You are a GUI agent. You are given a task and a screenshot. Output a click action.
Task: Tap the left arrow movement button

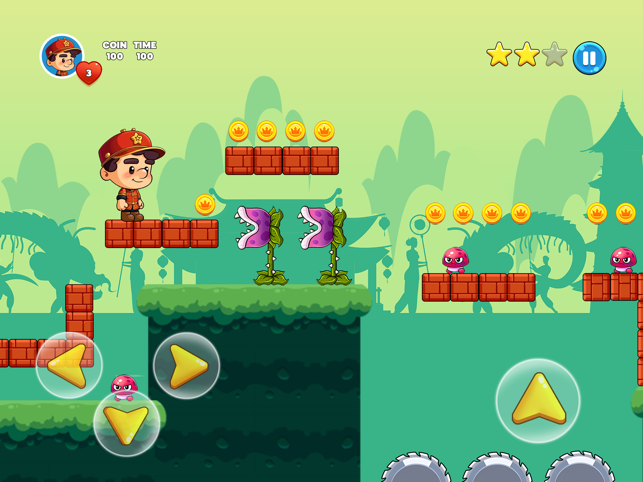pos(69,365)
